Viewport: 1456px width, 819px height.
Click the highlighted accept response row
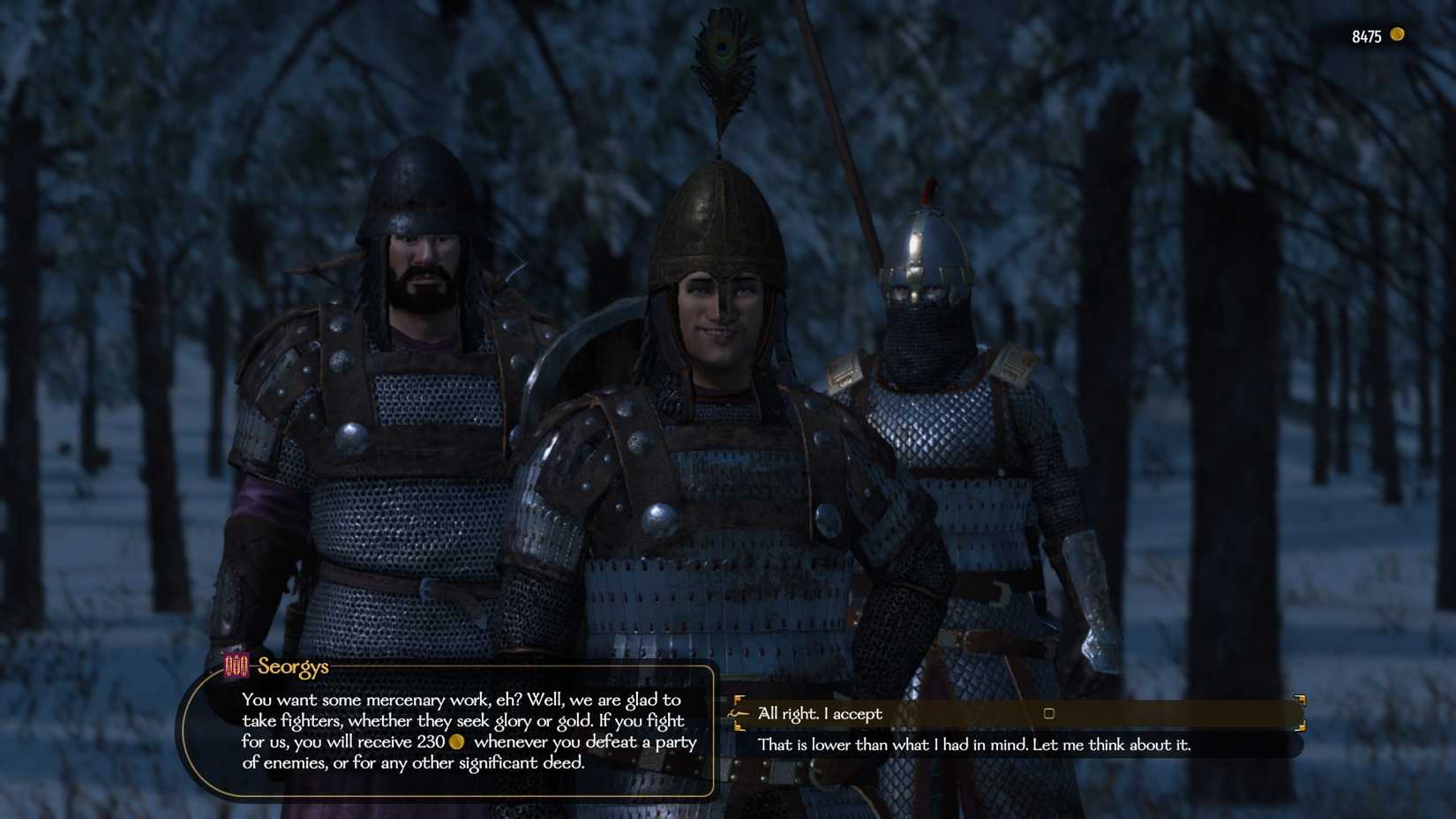(1015, 713)
